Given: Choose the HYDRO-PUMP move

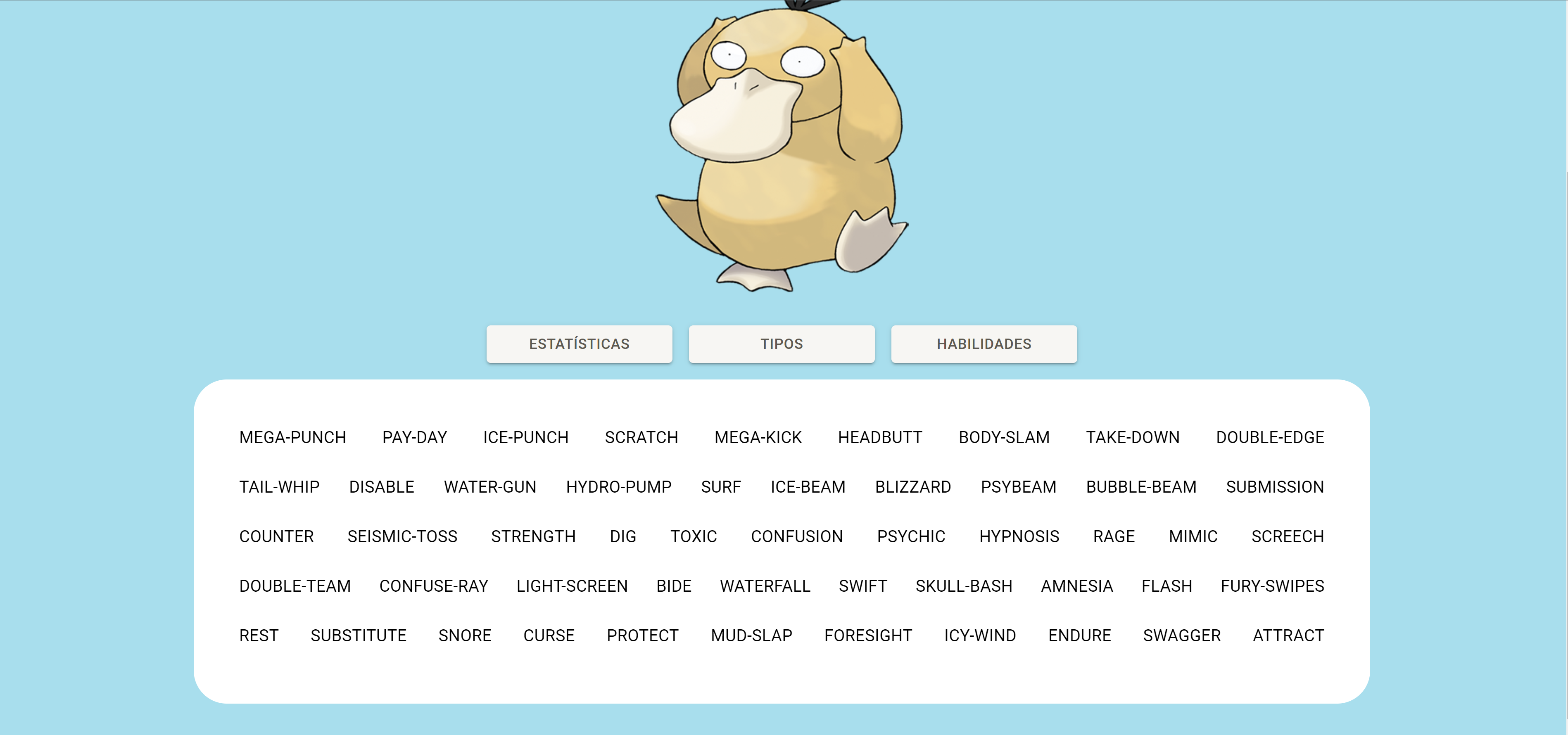Looking at the screenshot, I should tap(618, 487).
